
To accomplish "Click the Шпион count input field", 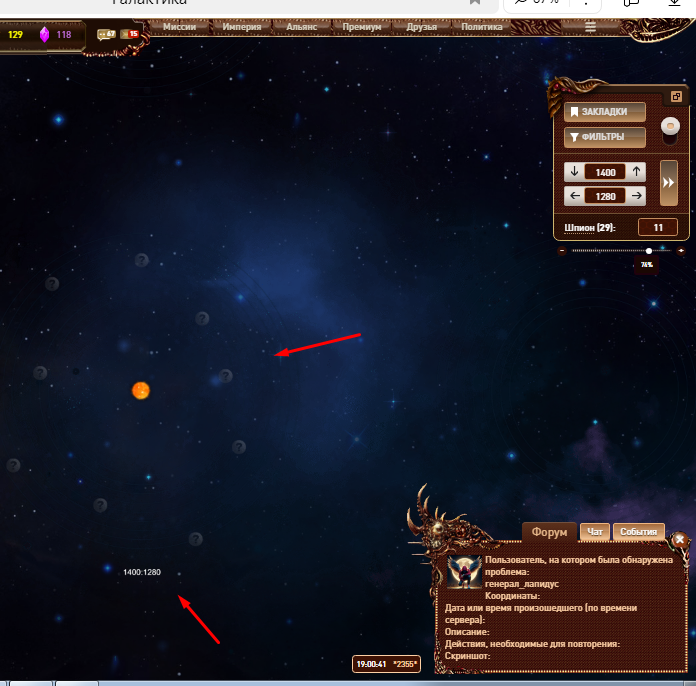I will [x=657, y=228].
